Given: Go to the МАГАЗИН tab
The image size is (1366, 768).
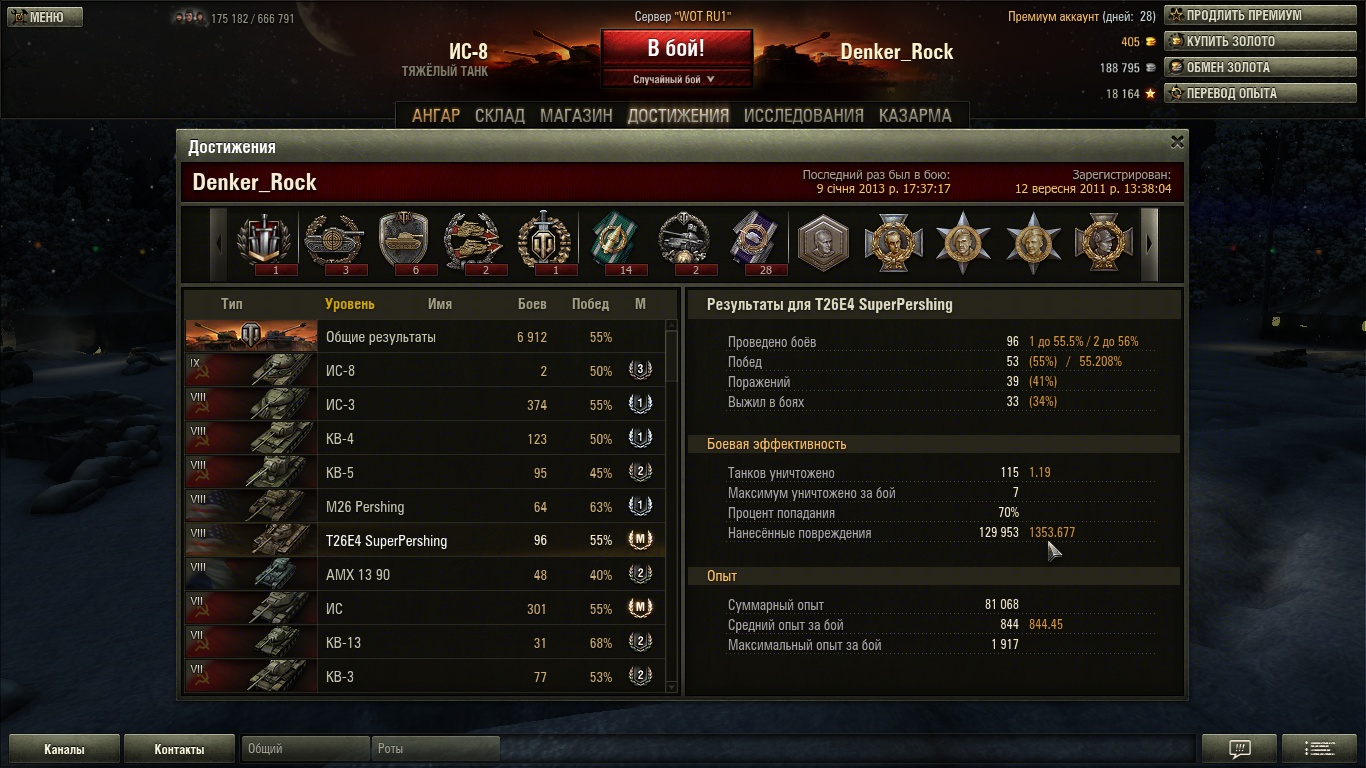Looking at the screenshot, I should click(x=576, y=115).
